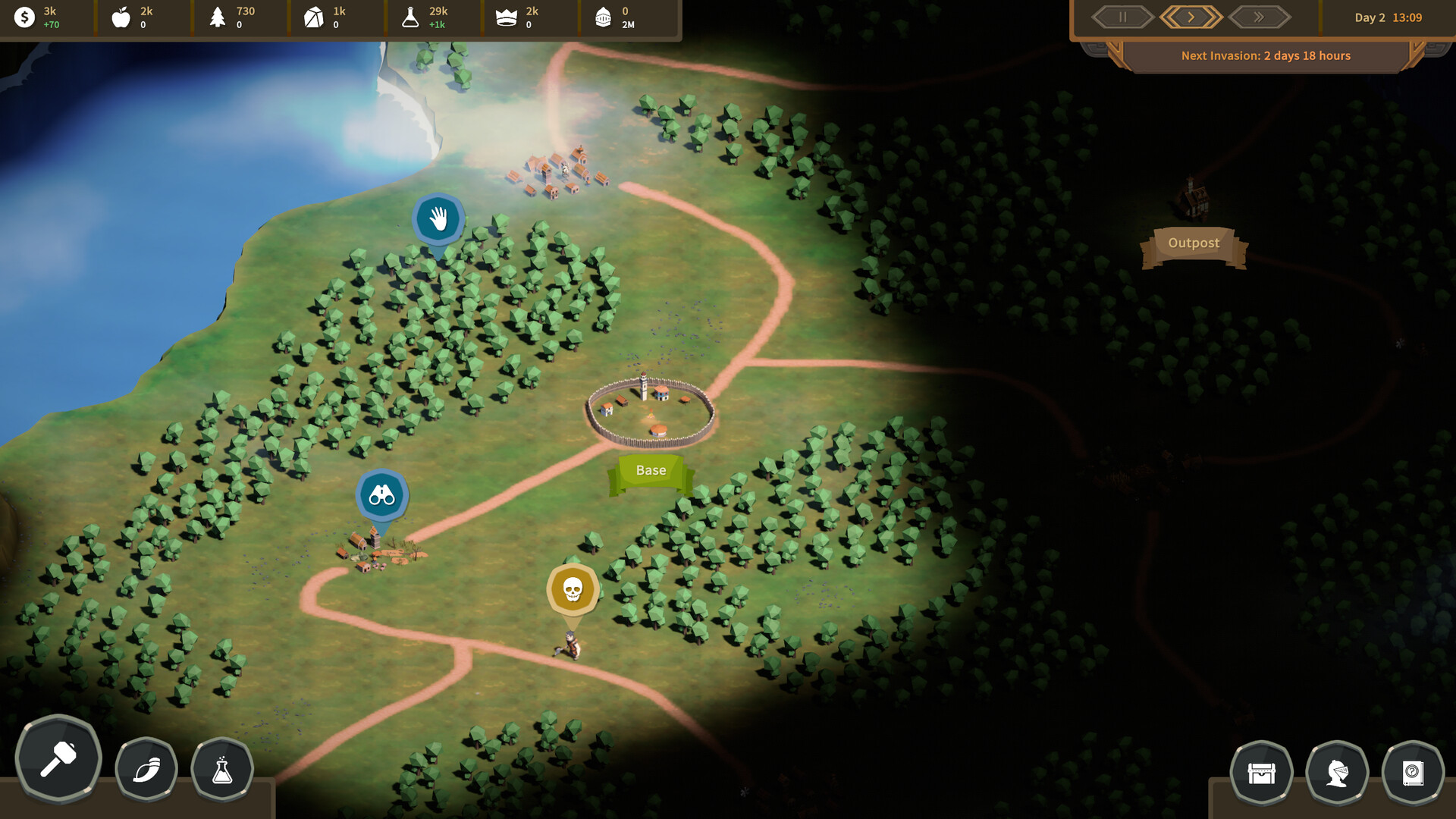Open the war horn menu
Screen dimensions: 1456x819
coord(146,770)
